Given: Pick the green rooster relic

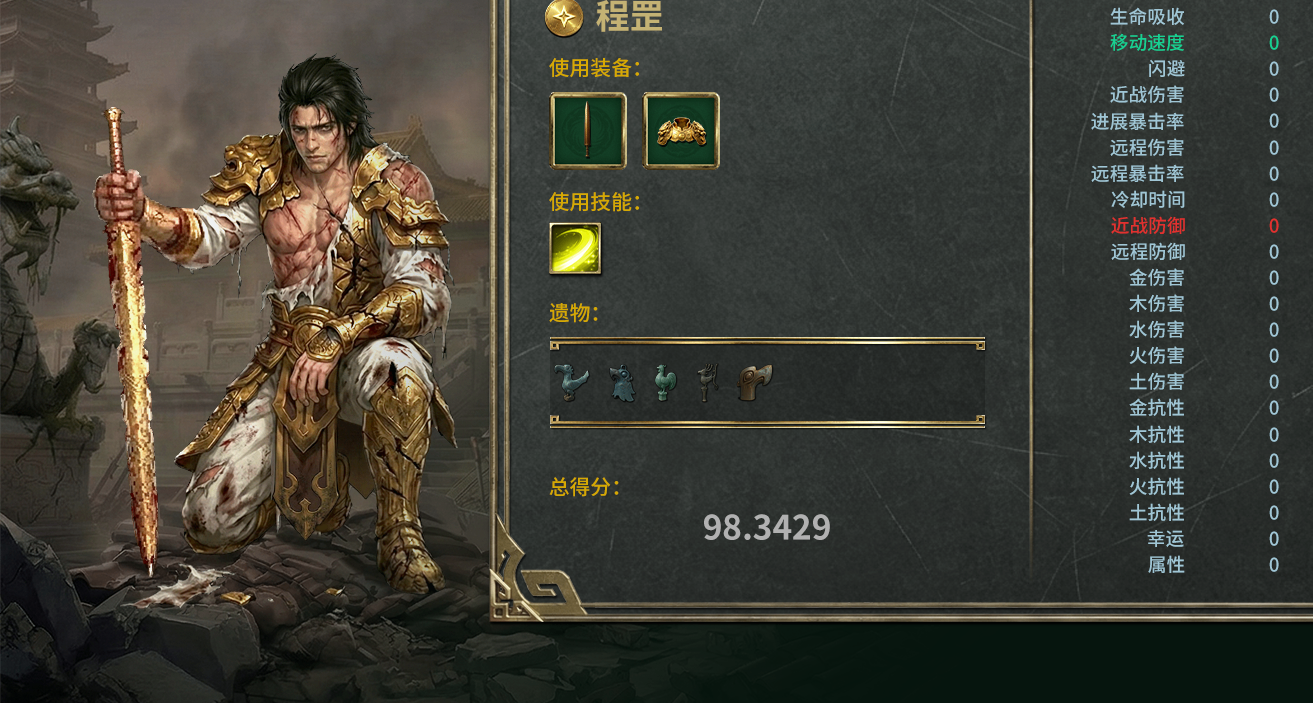Looking at the screenshot, I should point(665,382).
